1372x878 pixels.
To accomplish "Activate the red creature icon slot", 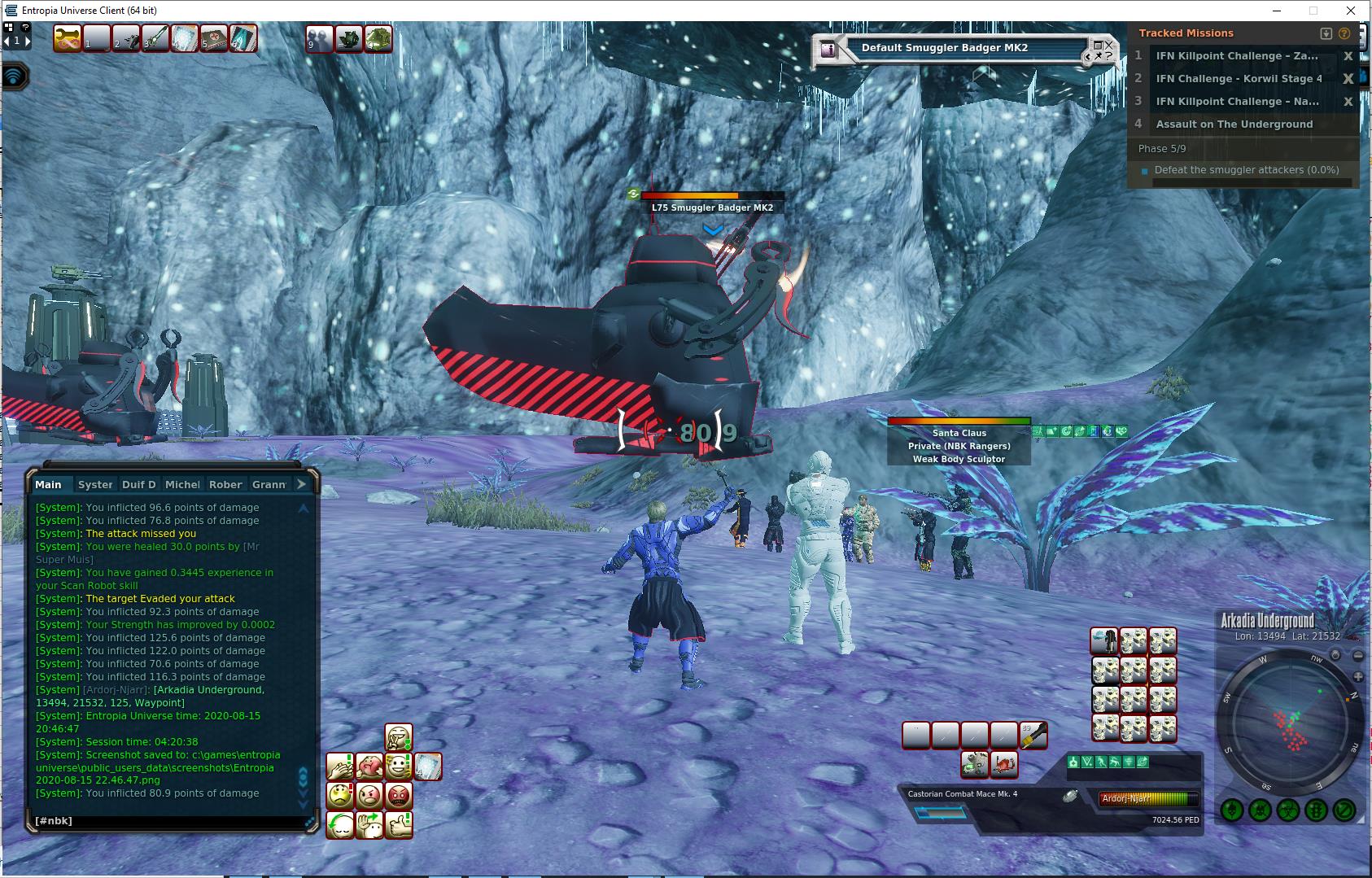I will [x=1004, y=764].
